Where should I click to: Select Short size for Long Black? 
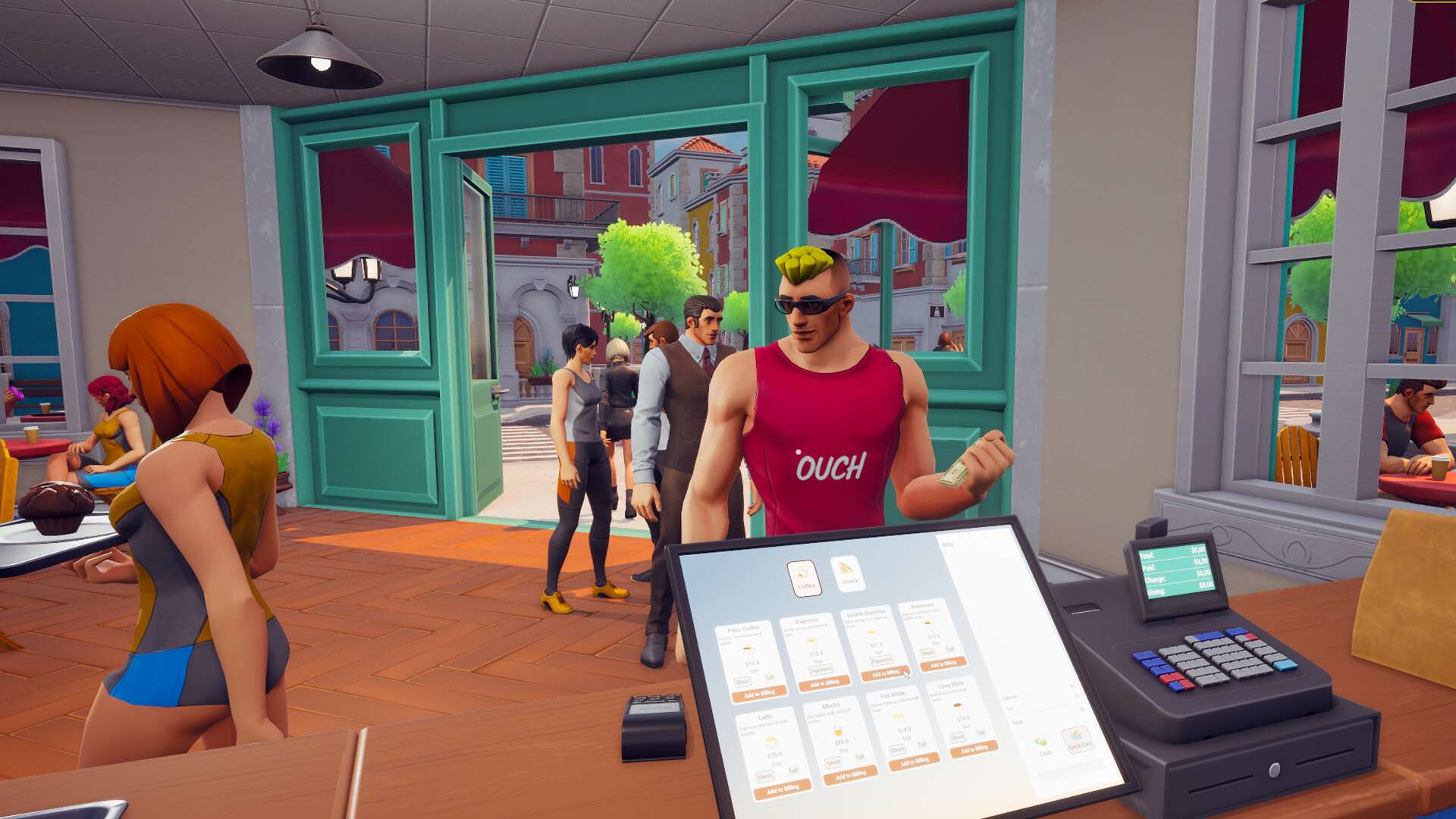click(x=958, y=737)
